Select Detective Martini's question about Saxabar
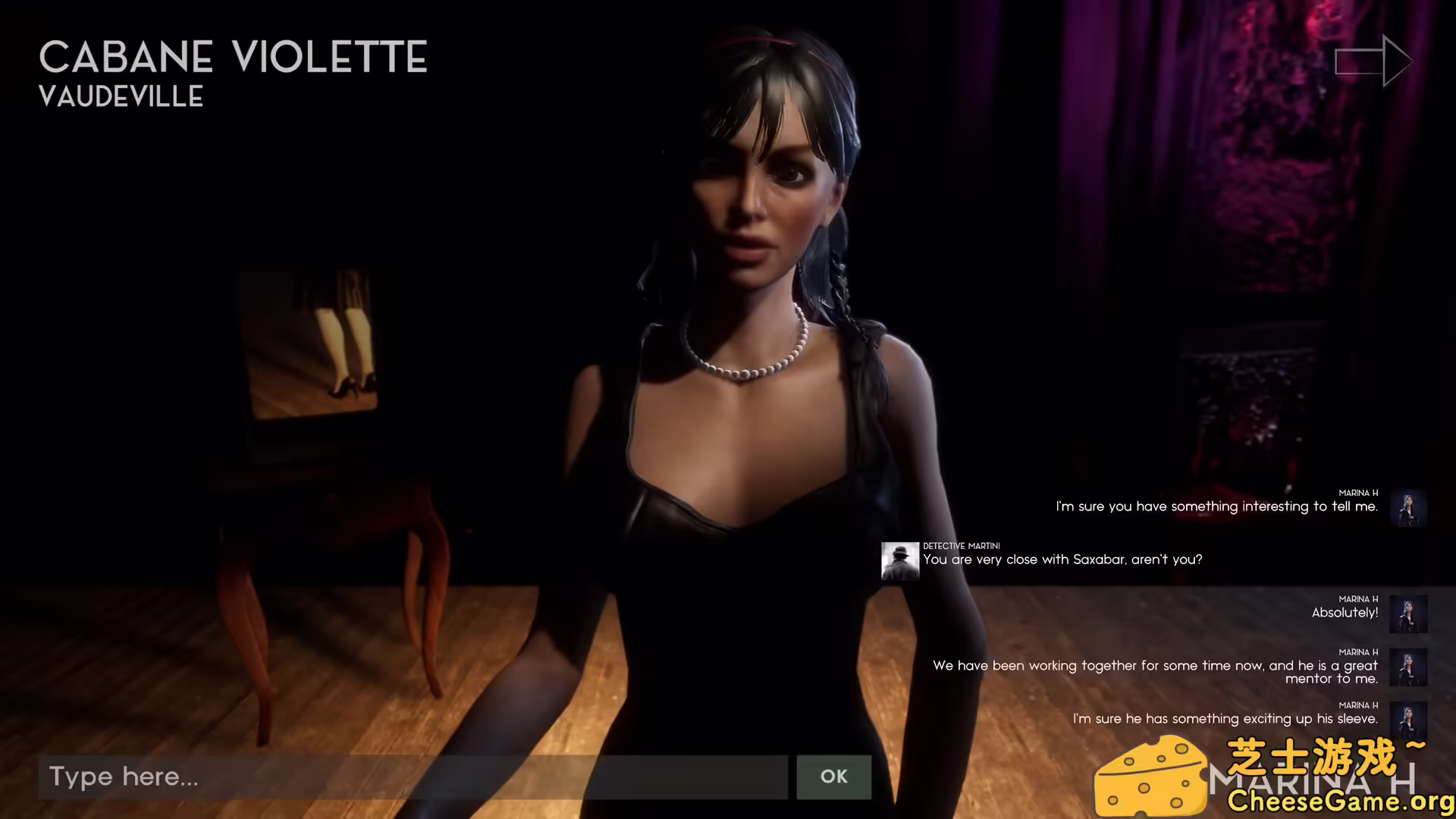1456x819 pixels. tap(1062, 560)
